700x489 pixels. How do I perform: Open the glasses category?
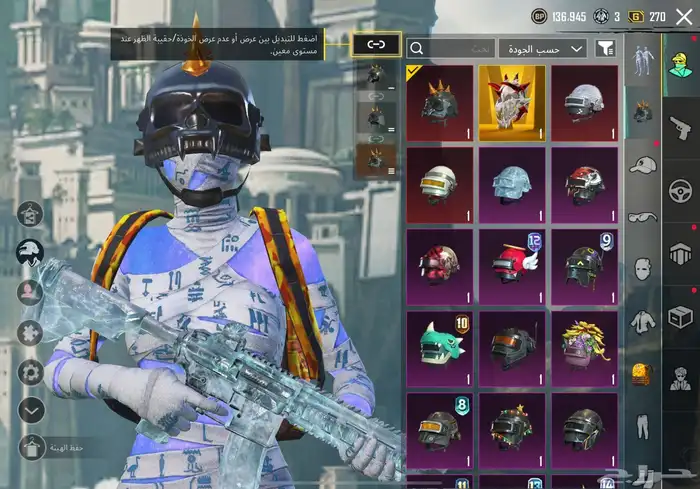pyautogui.click(x=641, y=217)
